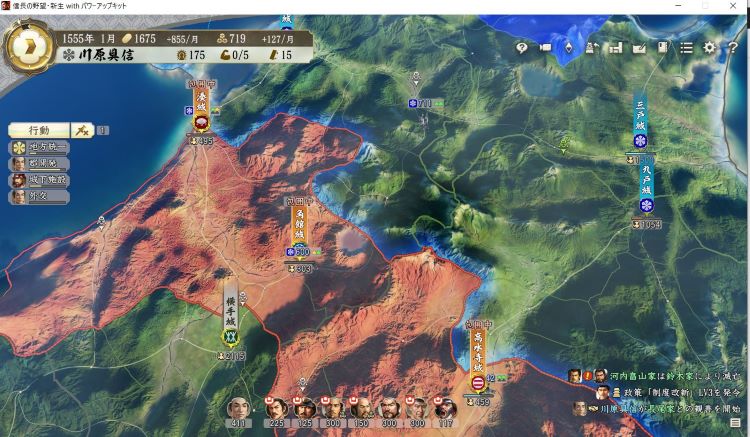Open the 行動 action panel

[39, 130]
